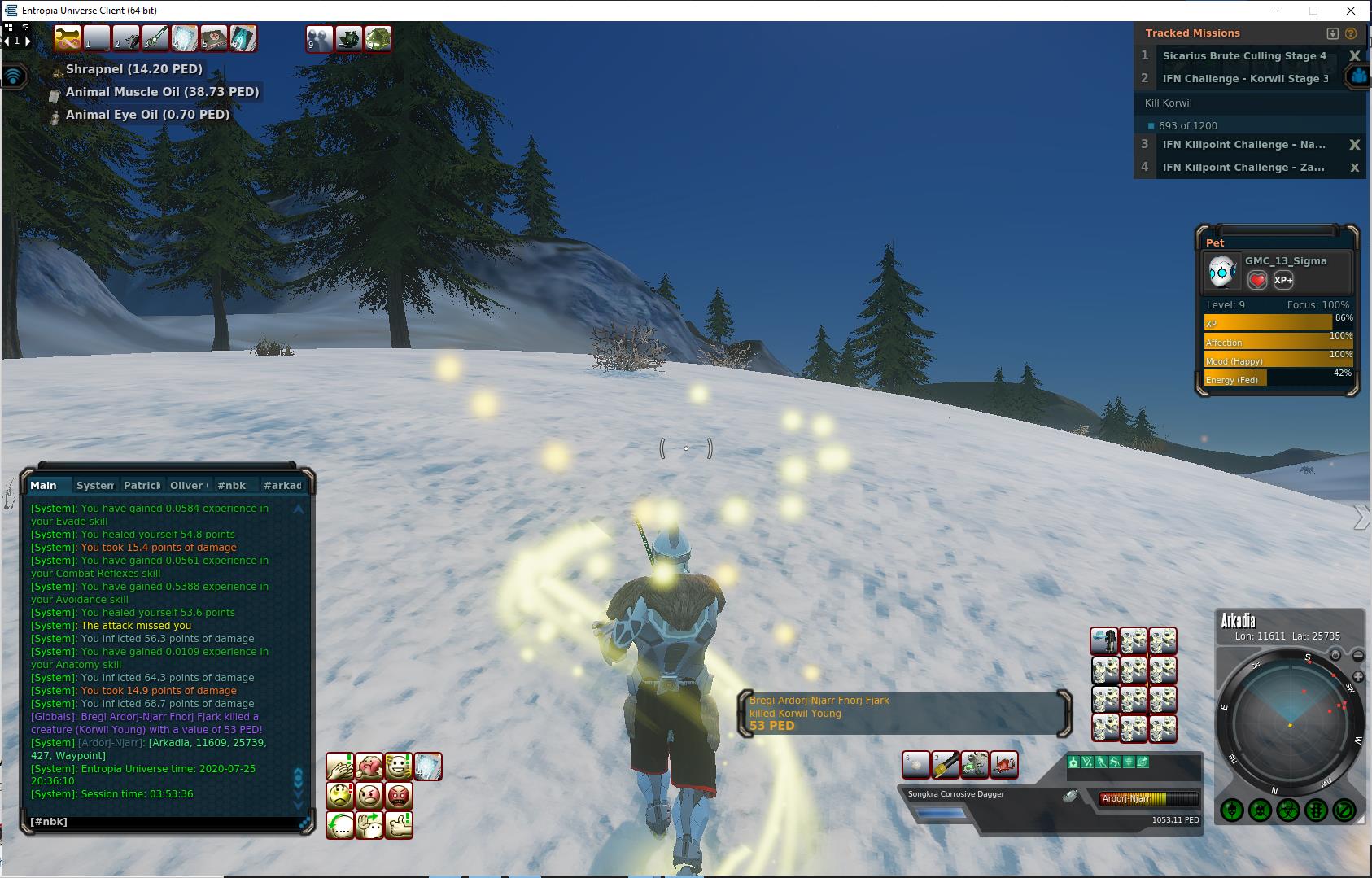Open the Patrick chat tab

click(x=142, y=486)
